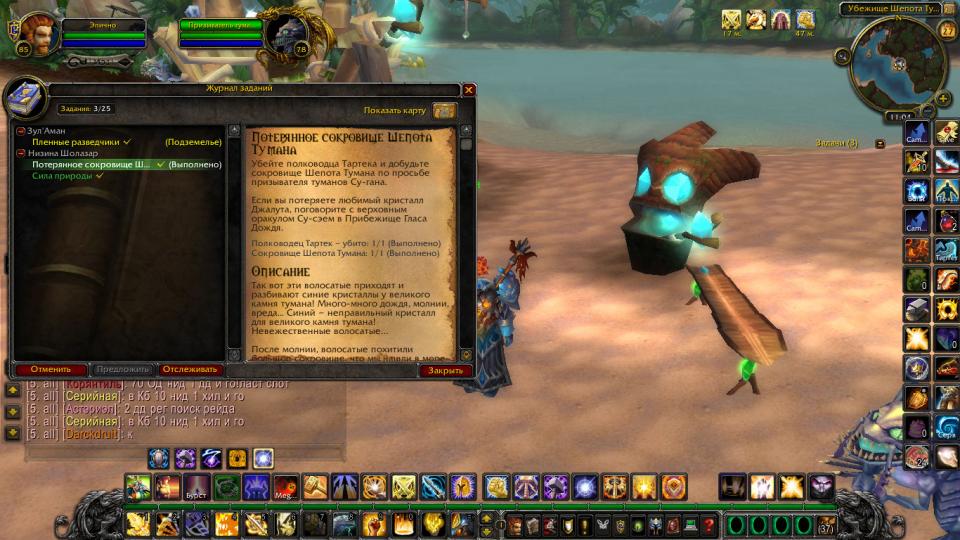Select the Сила природы quest entry
The height and width of the screenshot is (540, 960).
click(68, 175)
